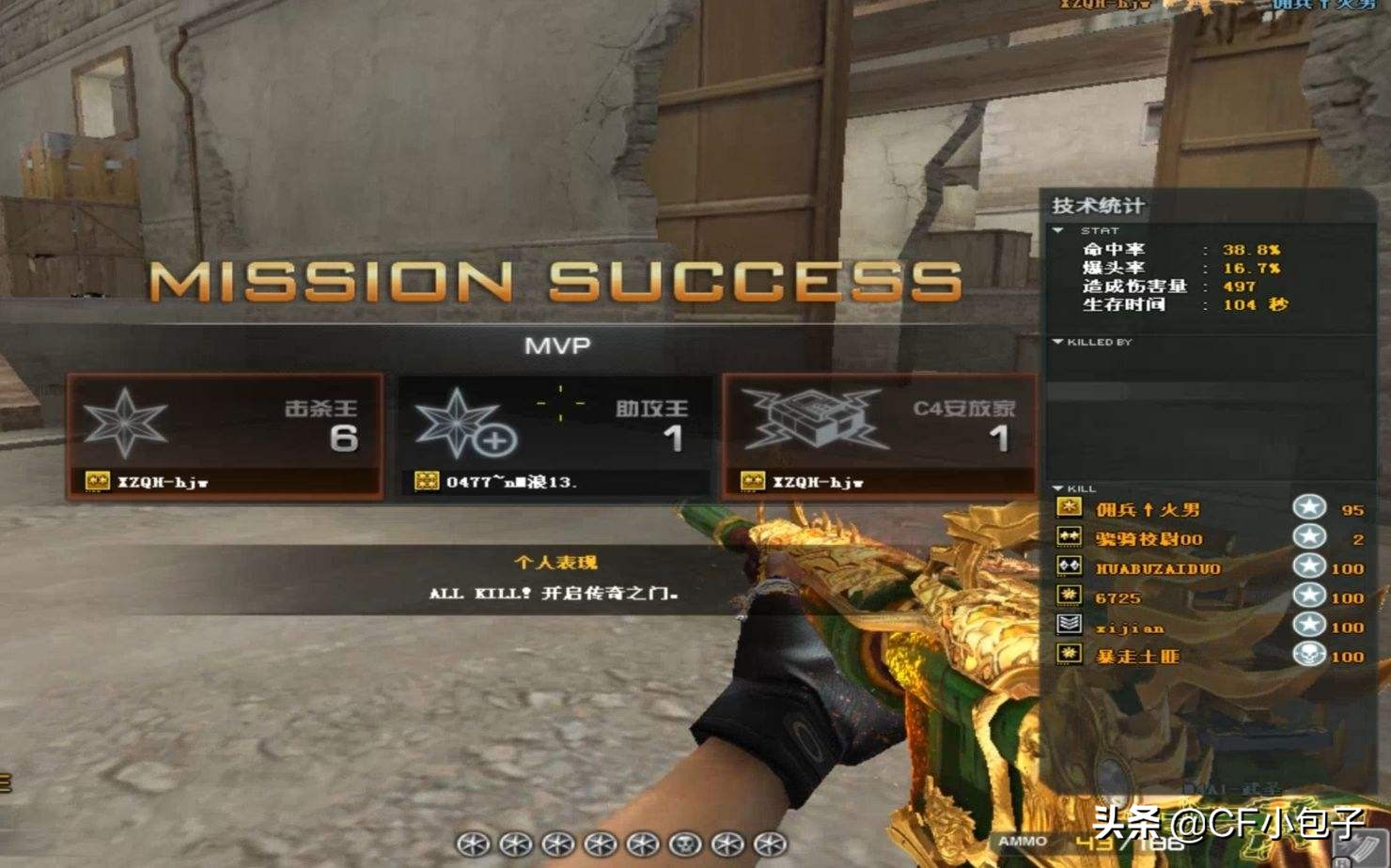Select the 击杀王 kill leader MVP card
Viewport: 1391px width, 868px height.
(225, 435)
